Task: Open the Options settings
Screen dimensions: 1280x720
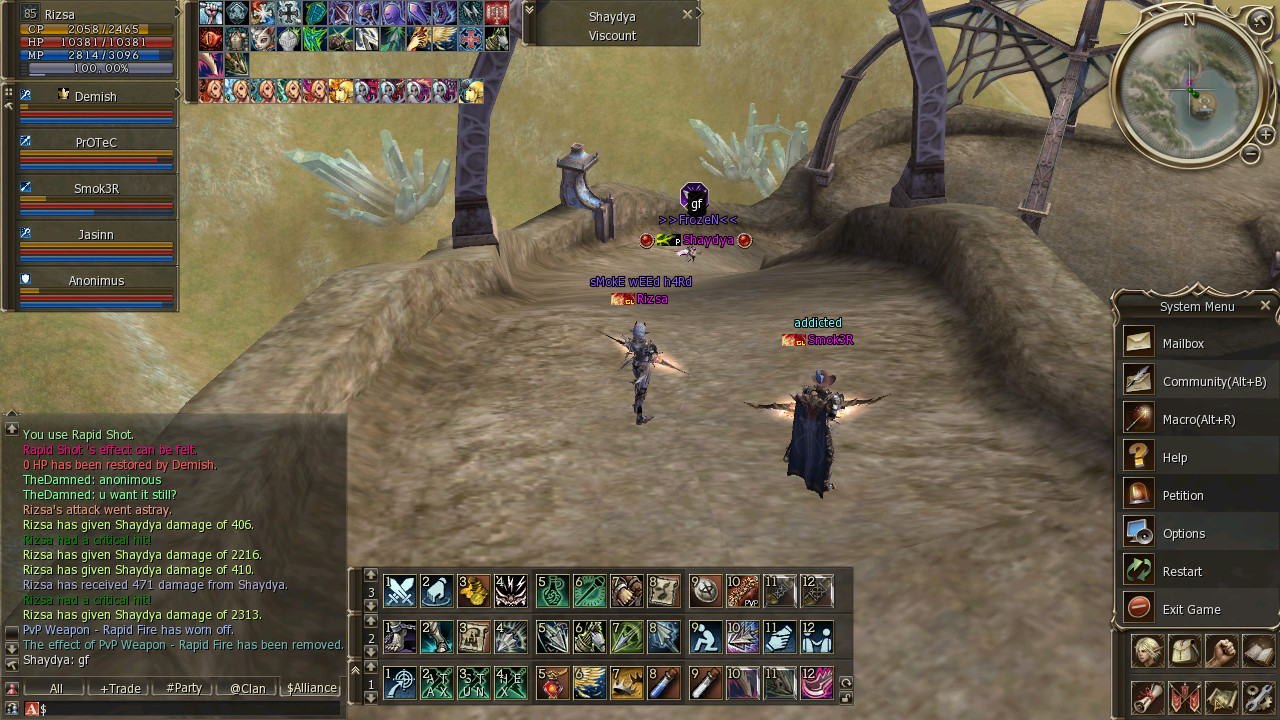Action: [x=1184, y=533]
